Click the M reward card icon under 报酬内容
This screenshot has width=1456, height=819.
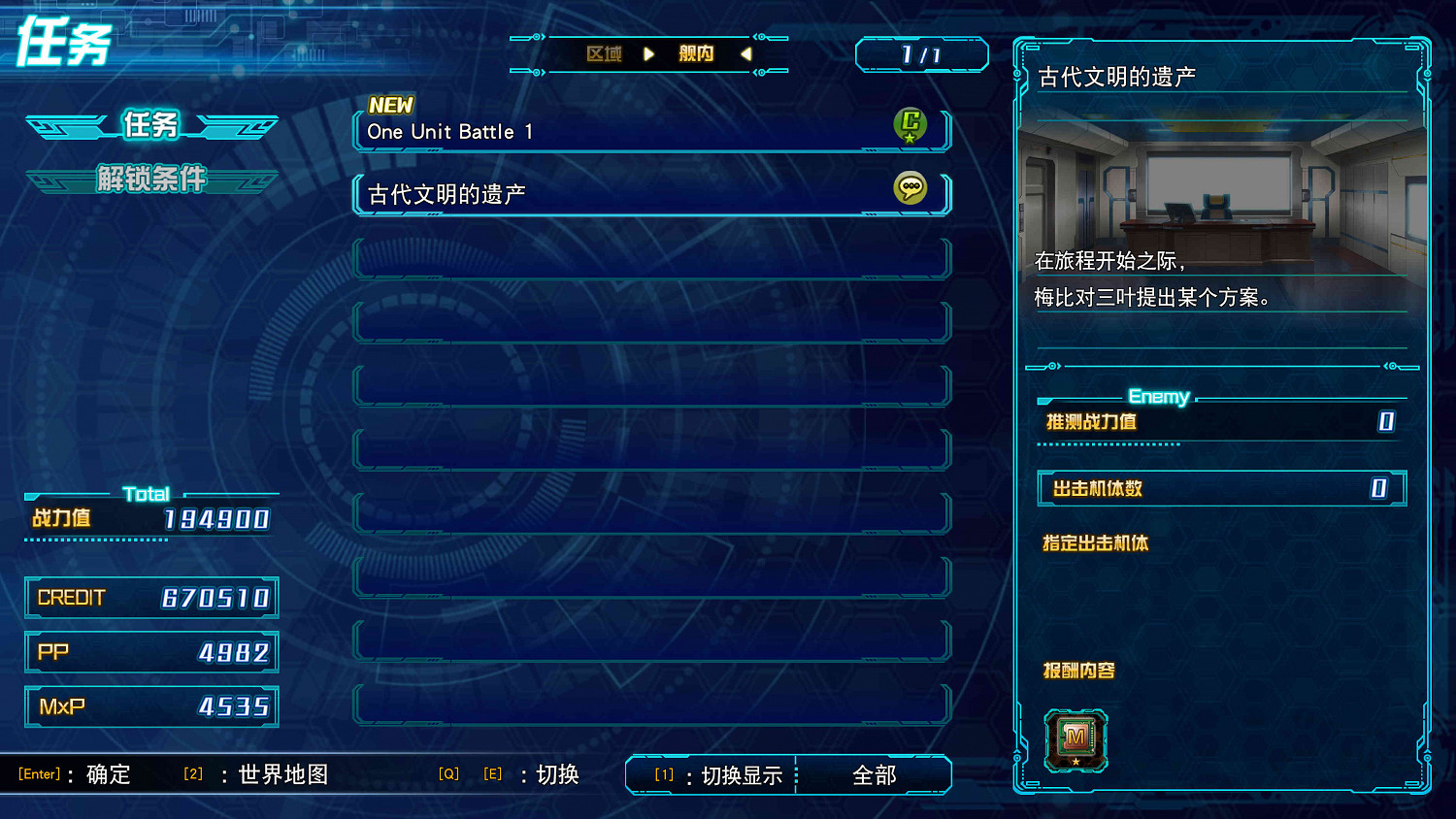[1075, 739]
